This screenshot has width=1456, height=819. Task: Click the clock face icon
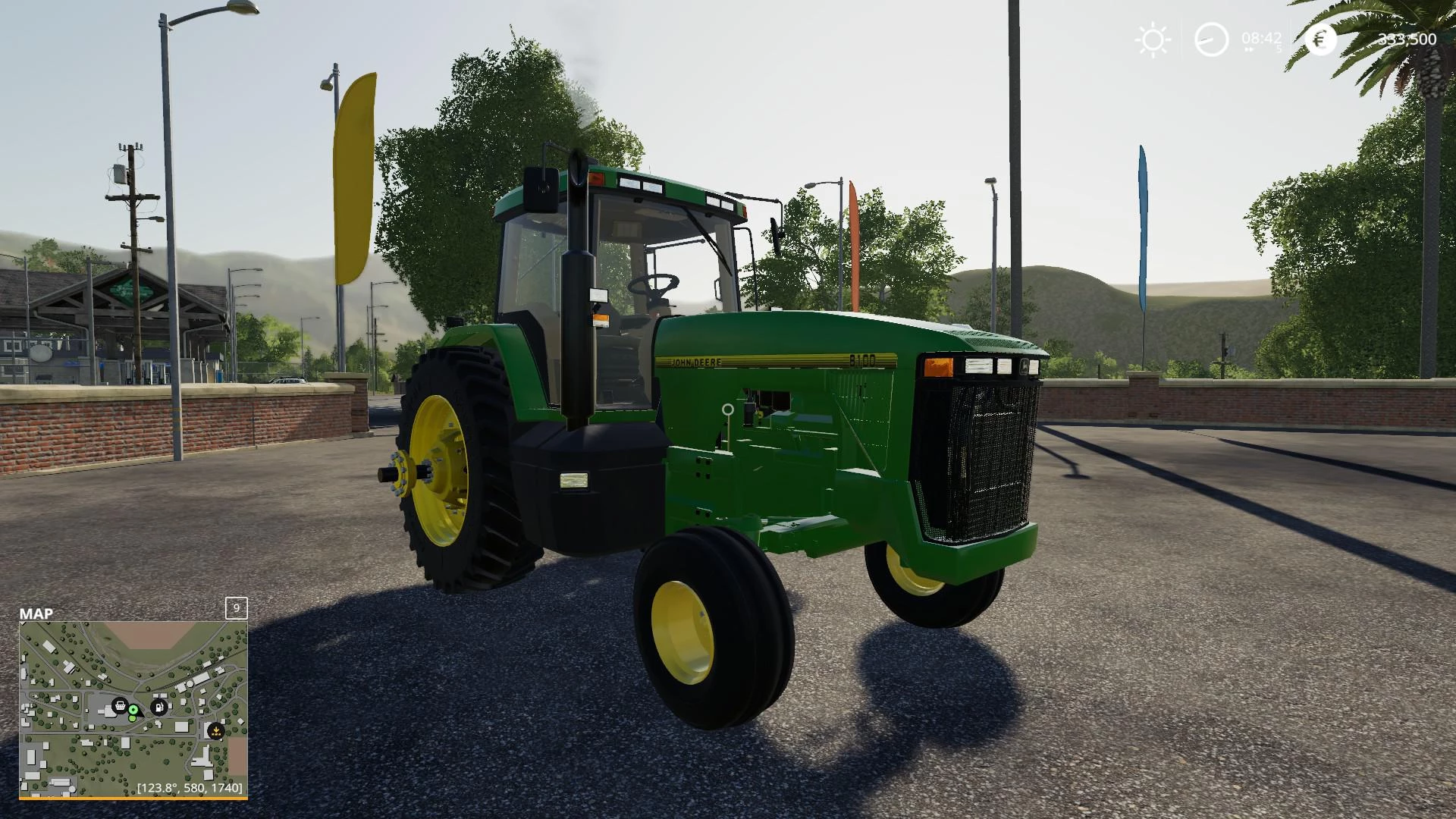click(1211, 39)
